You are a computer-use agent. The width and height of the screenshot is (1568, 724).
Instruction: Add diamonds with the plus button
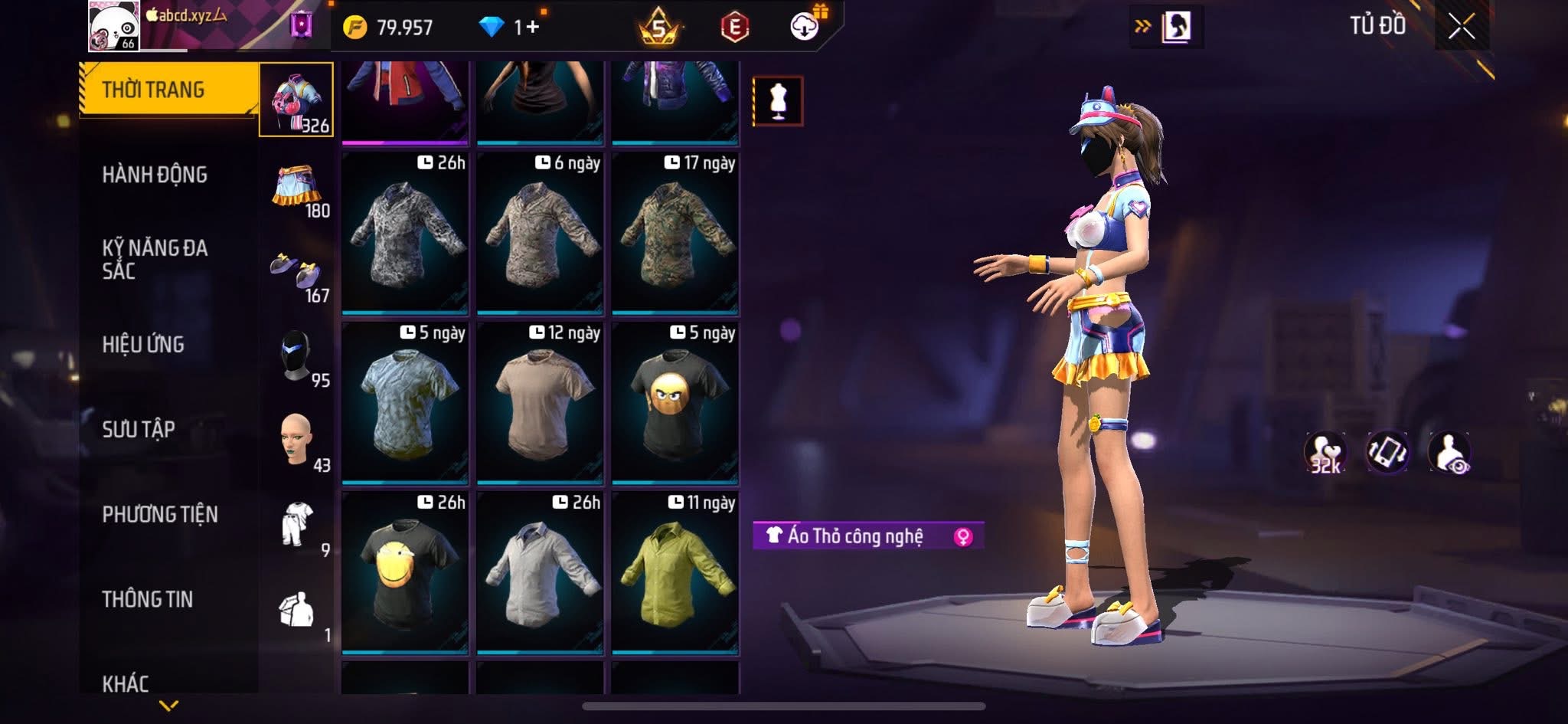point(532,28)
